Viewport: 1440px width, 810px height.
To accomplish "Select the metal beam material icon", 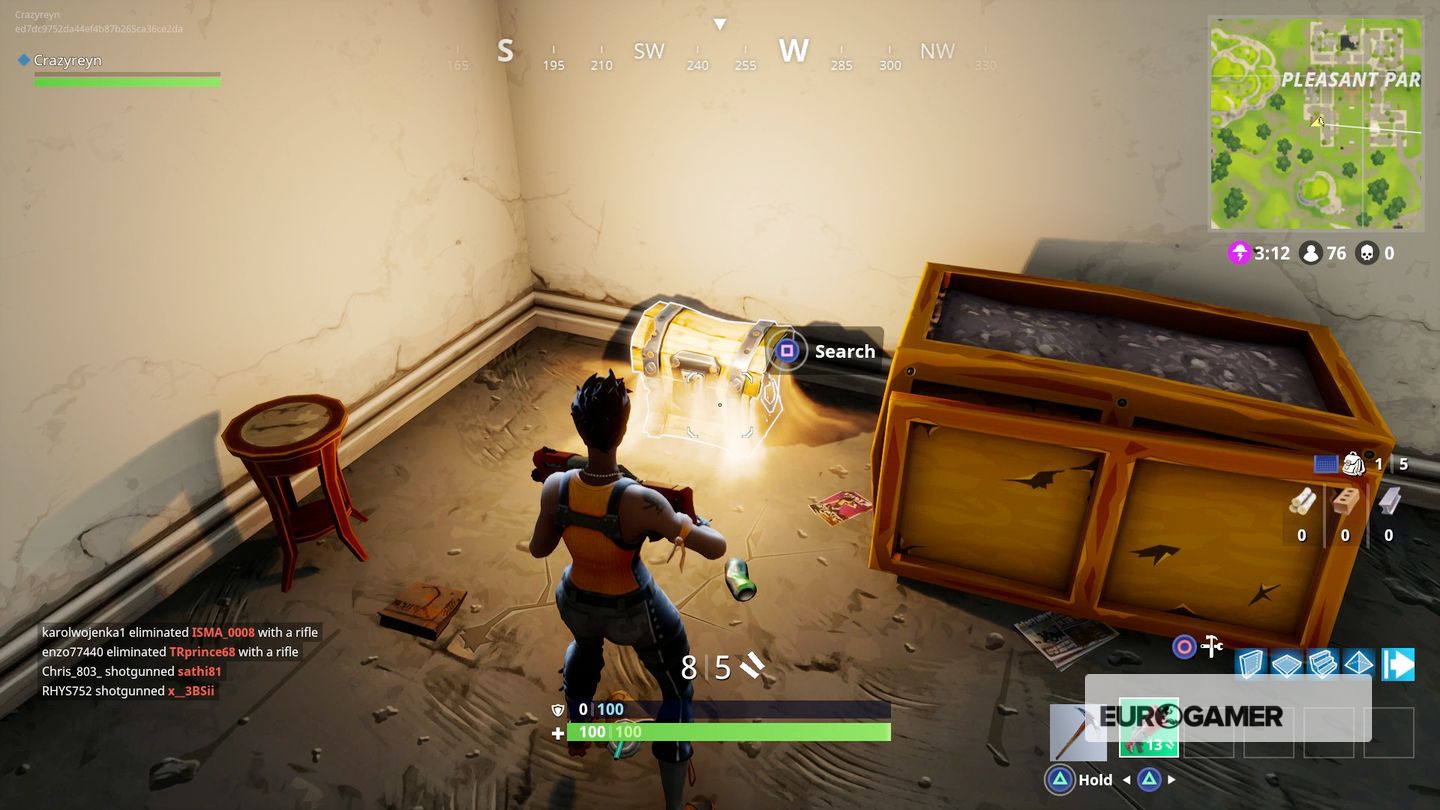I will click(1389, 502).
